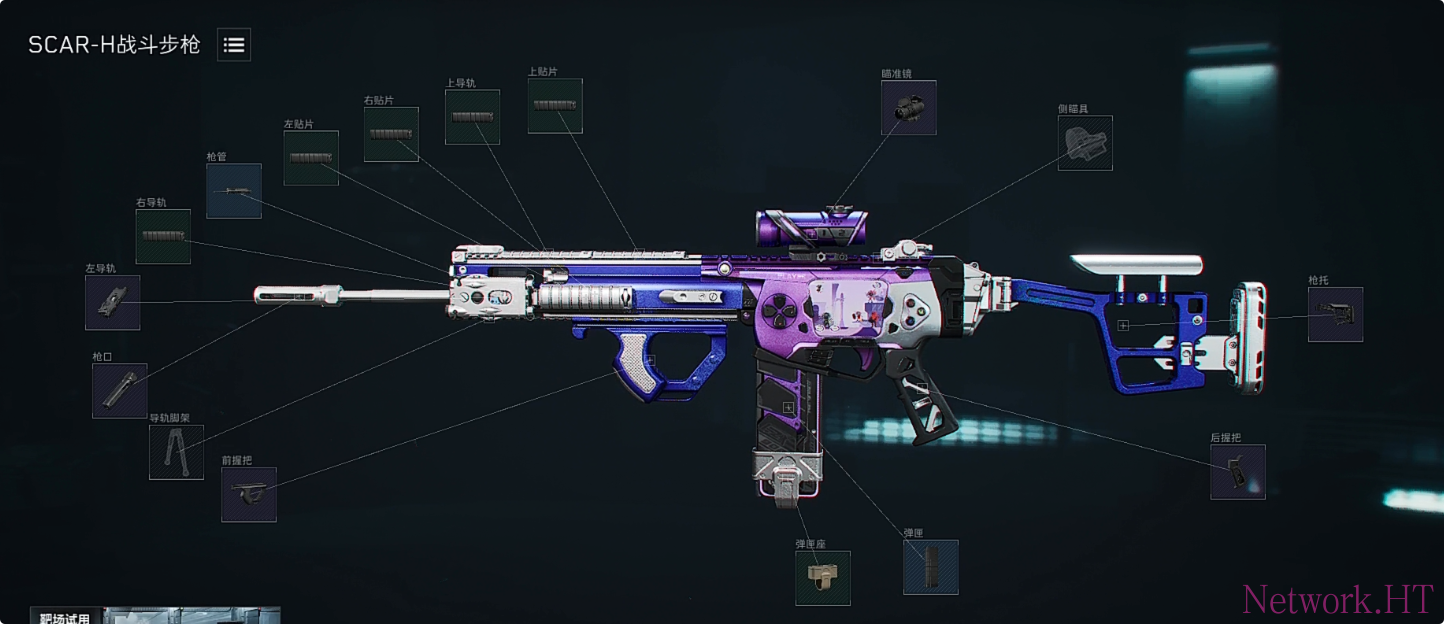The width and height of the screenshot is (1444, 624).
Task: Select the 弹匣座 magwell slot
Action: pyautogui.click(x=823, y=578)
